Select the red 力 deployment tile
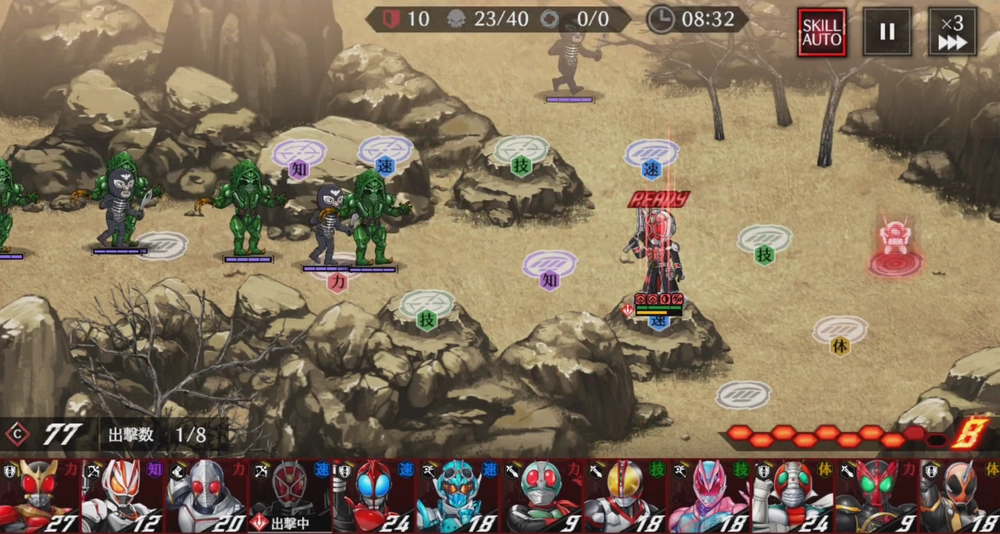 (x=337, y=275)
